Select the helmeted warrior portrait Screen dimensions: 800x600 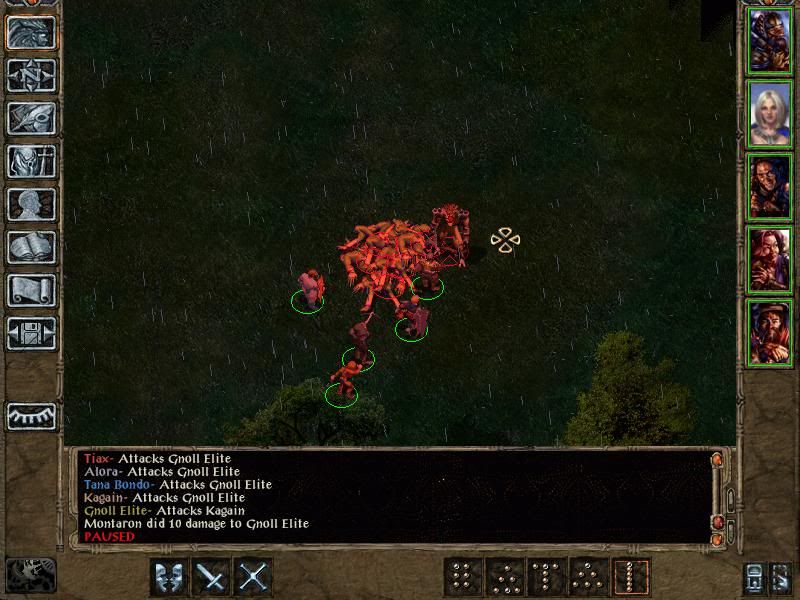coord(770,39)
